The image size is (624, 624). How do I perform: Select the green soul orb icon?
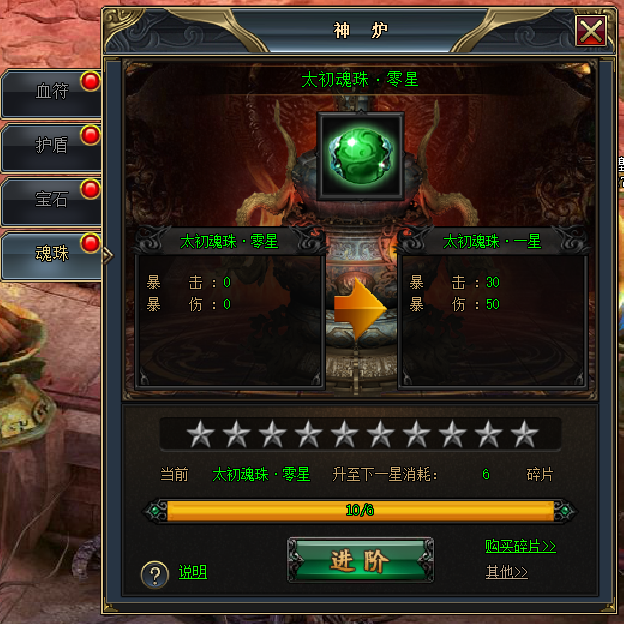tap(359, 155)
